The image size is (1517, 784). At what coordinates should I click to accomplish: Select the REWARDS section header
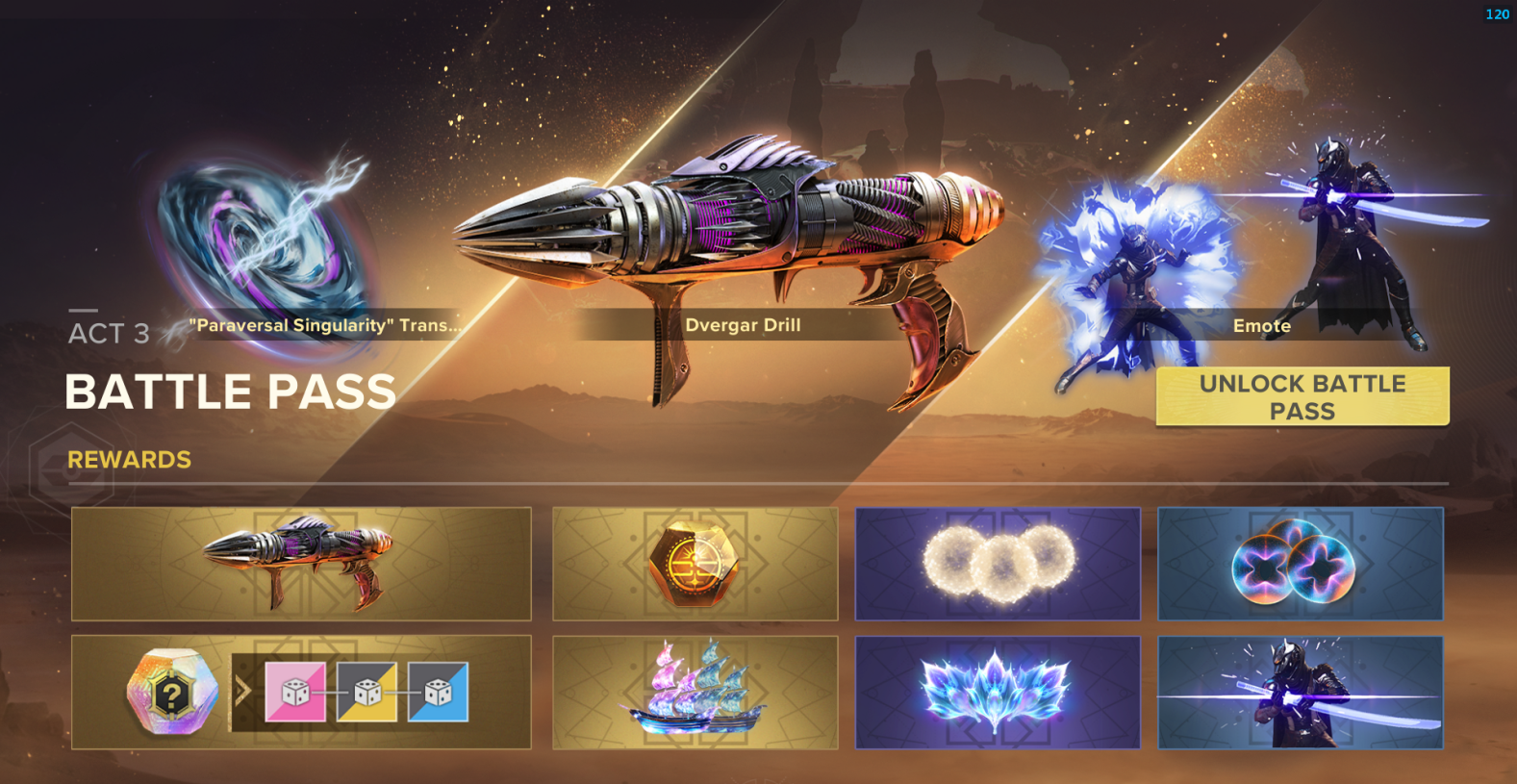click(x=129, y=460)
